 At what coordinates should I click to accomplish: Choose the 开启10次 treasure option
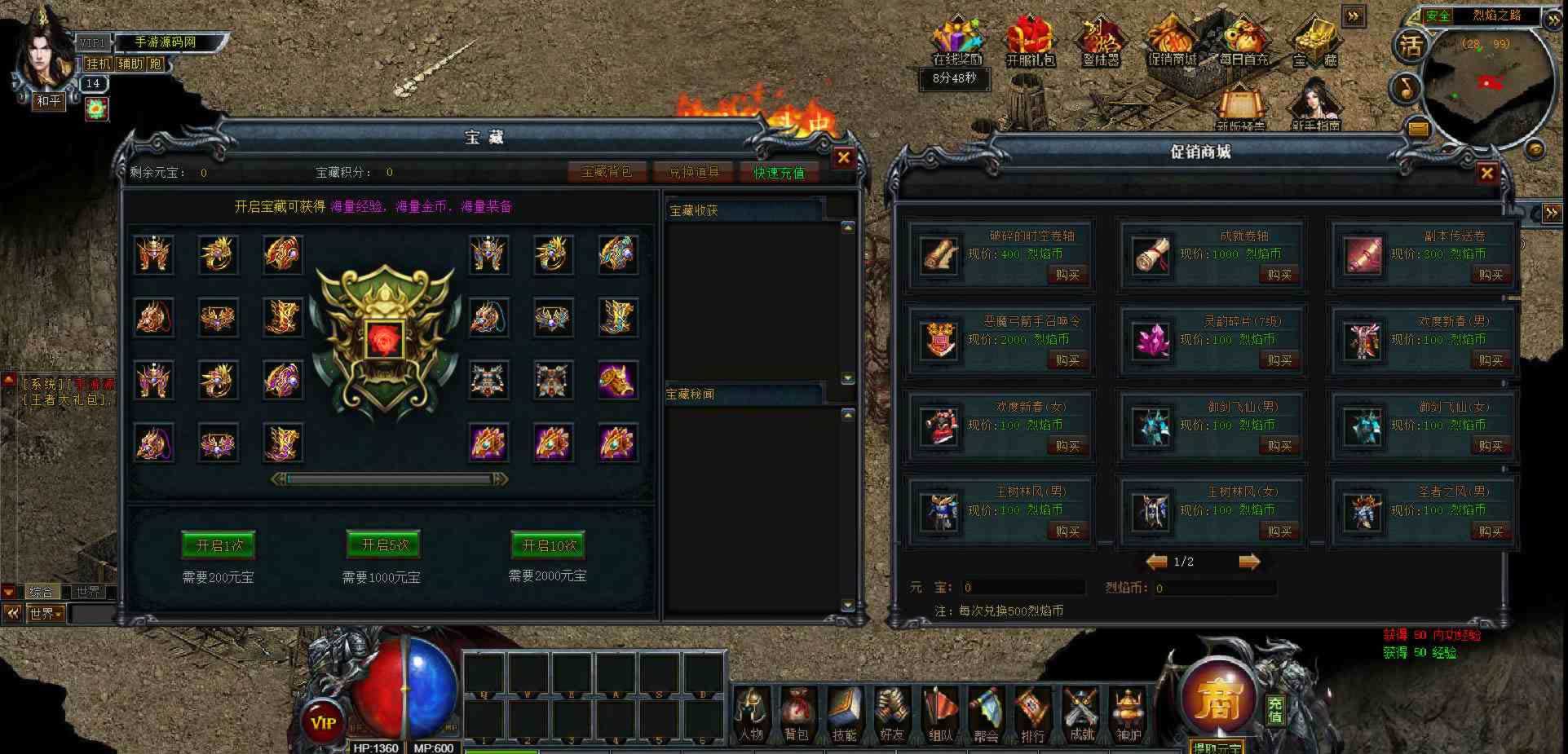549,545
